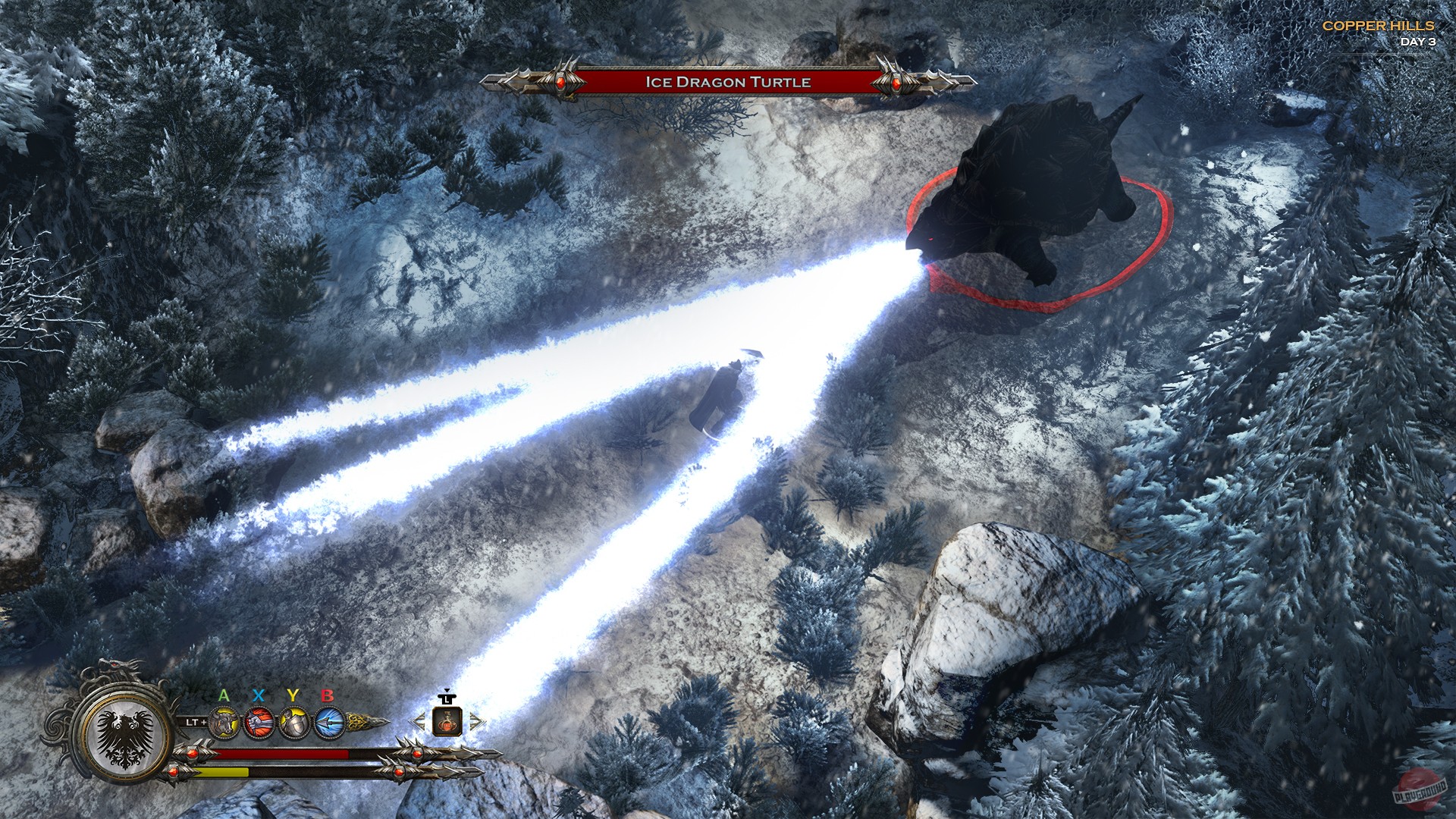Viewport: 1456px width, 819px height.
Task: Click the Ice Dragon Turtle name banner
Action: (x=728, y=82)
